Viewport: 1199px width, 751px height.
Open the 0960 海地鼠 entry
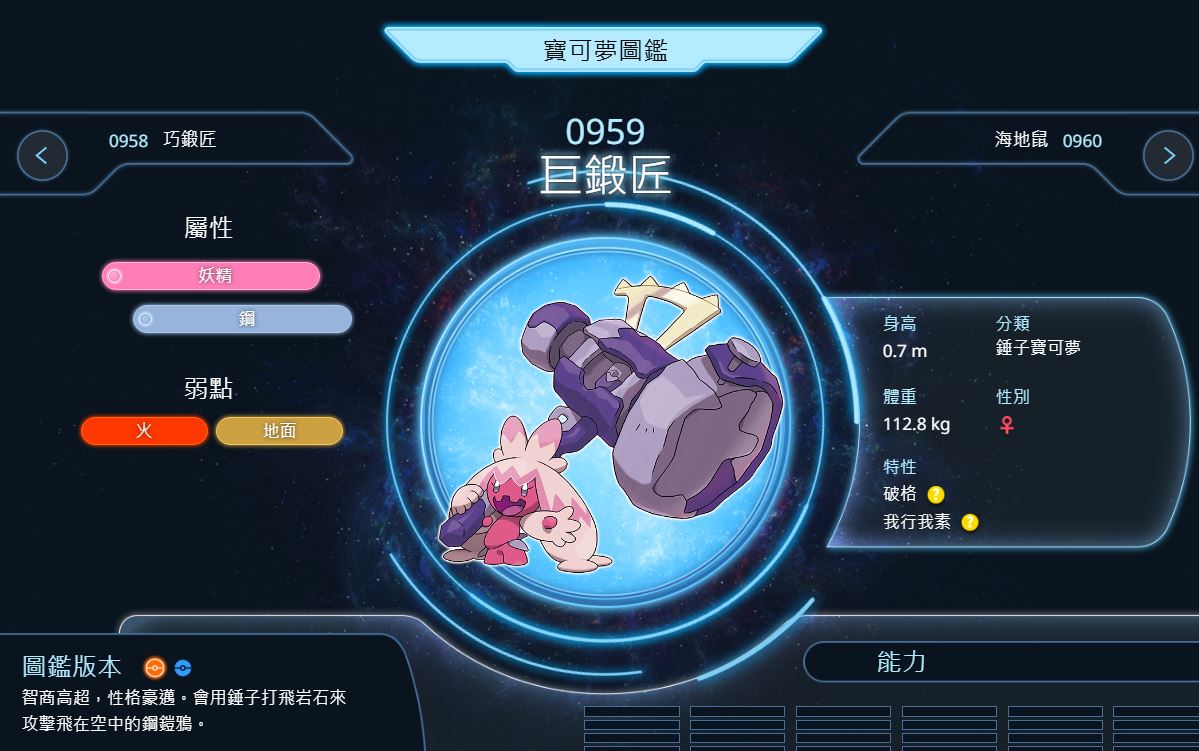(1048, 141)
